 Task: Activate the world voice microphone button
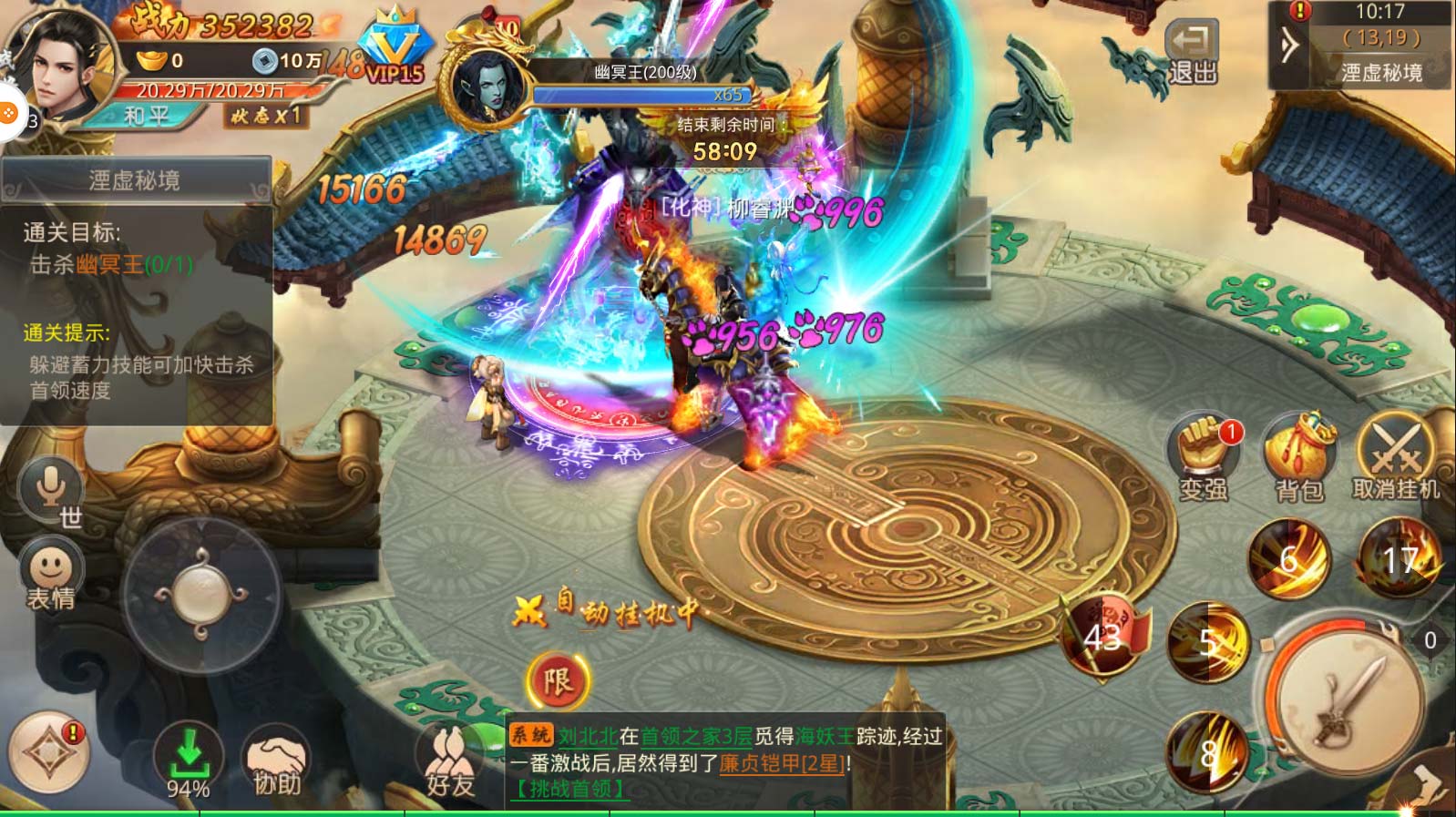click(51, 492)
